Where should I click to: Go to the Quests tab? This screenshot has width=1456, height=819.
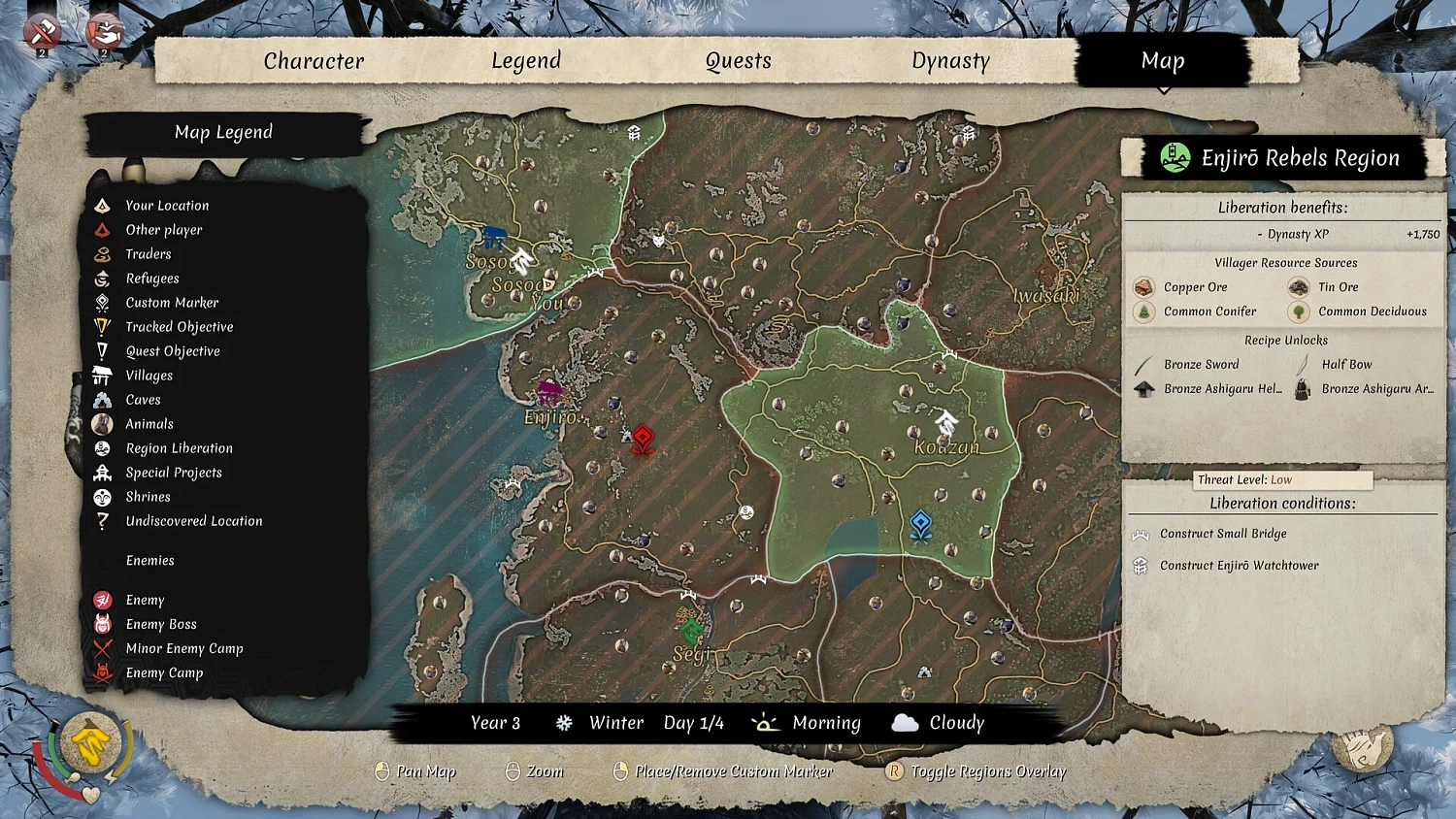738,61
